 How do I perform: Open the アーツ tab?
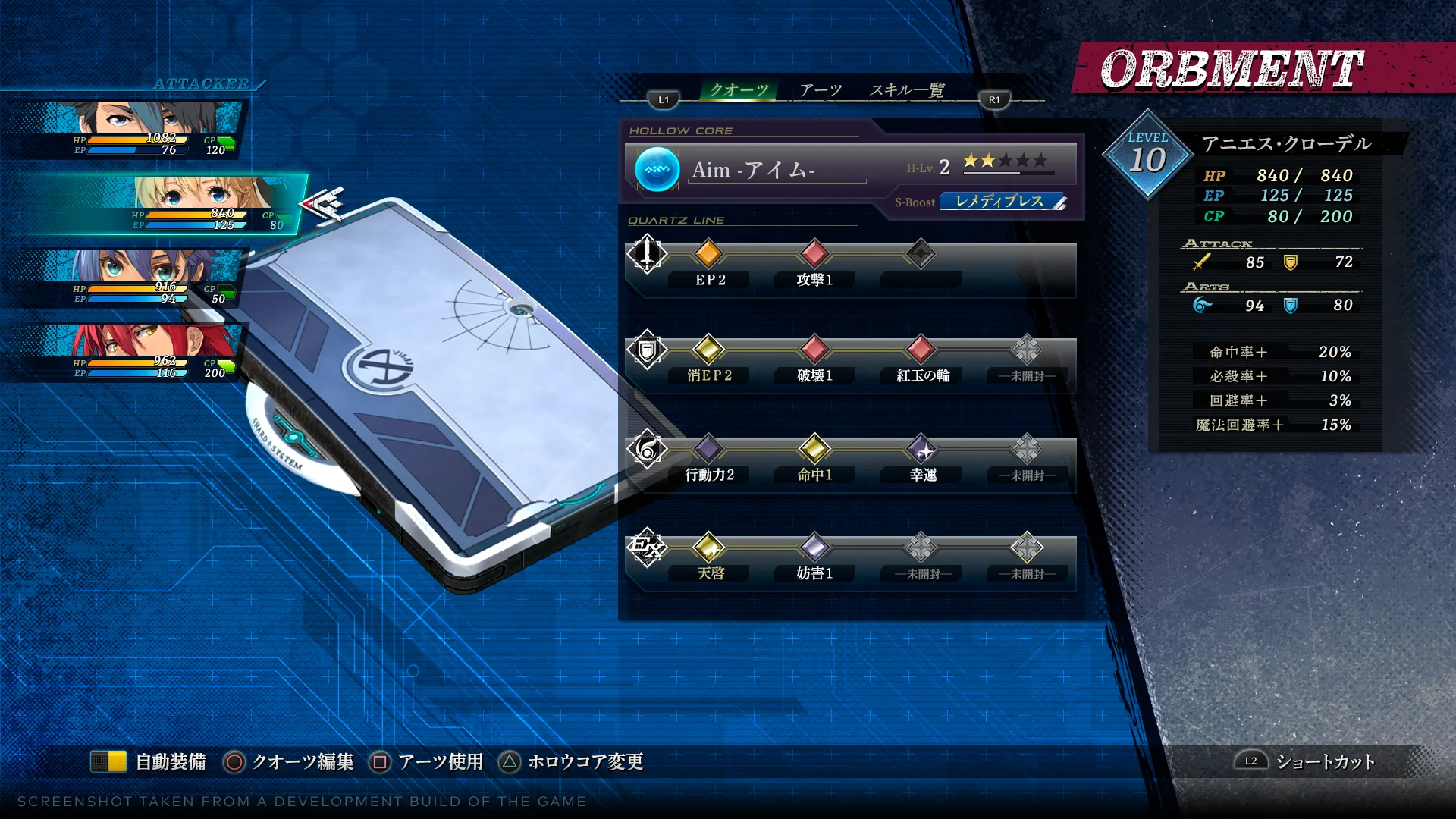(821, 90)
